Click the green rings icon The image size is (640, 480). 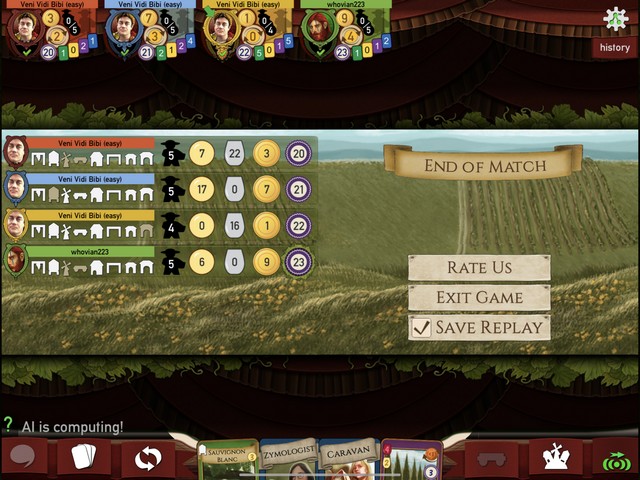616,460
